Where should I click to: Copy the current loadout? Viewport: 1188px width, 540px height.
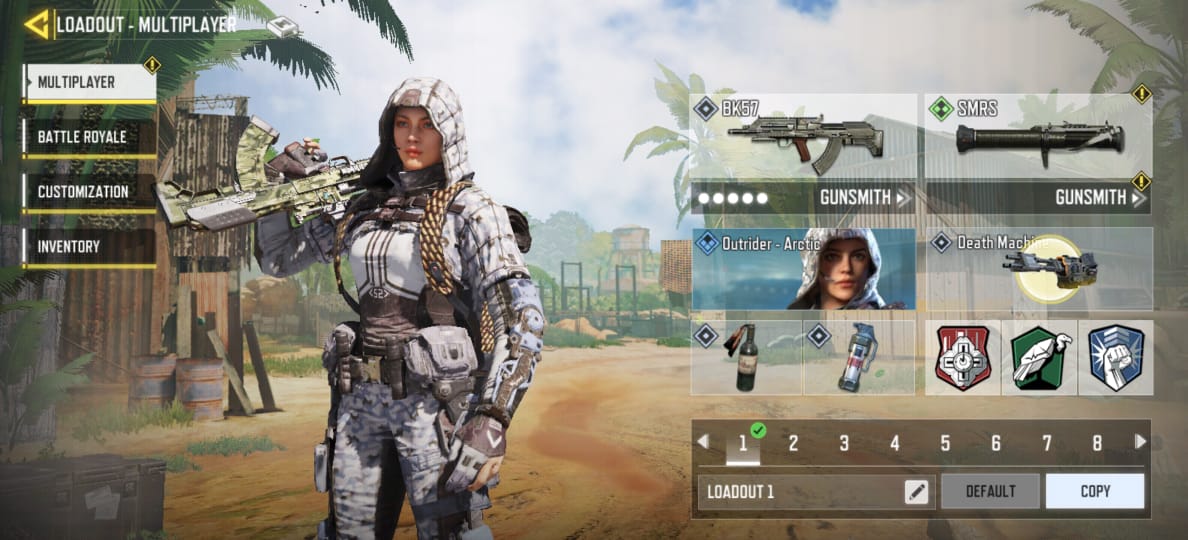click(x=1094, y=492)
